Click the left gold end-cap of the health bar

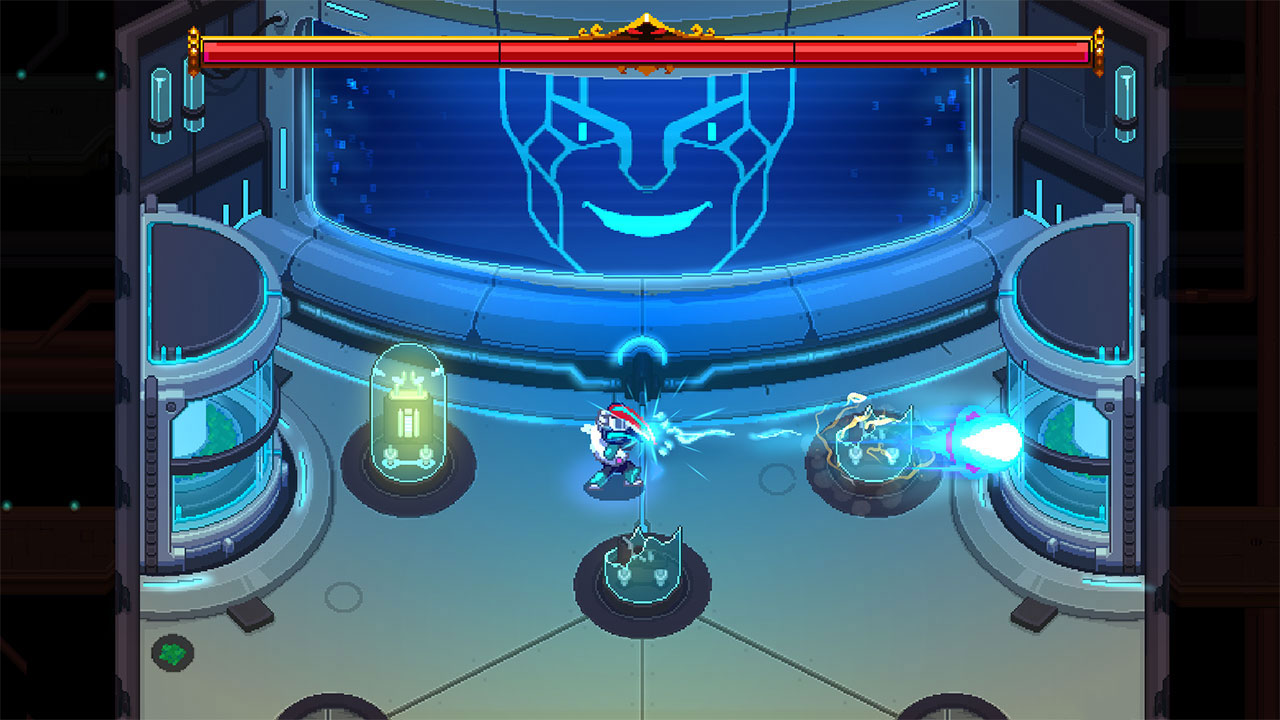point(194,48)
